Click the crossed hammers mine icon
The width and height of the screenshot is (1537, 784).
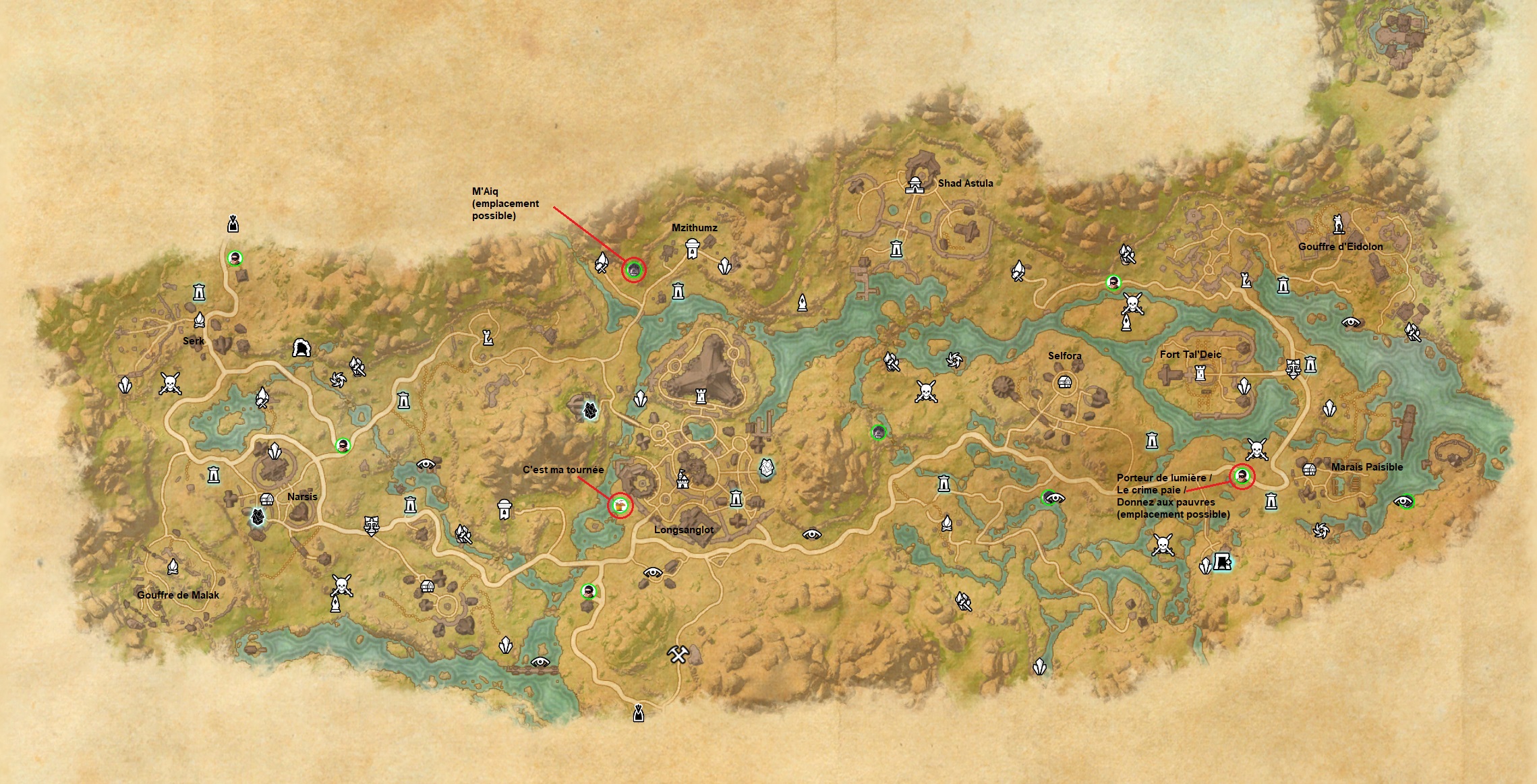(x=678, y=654)
